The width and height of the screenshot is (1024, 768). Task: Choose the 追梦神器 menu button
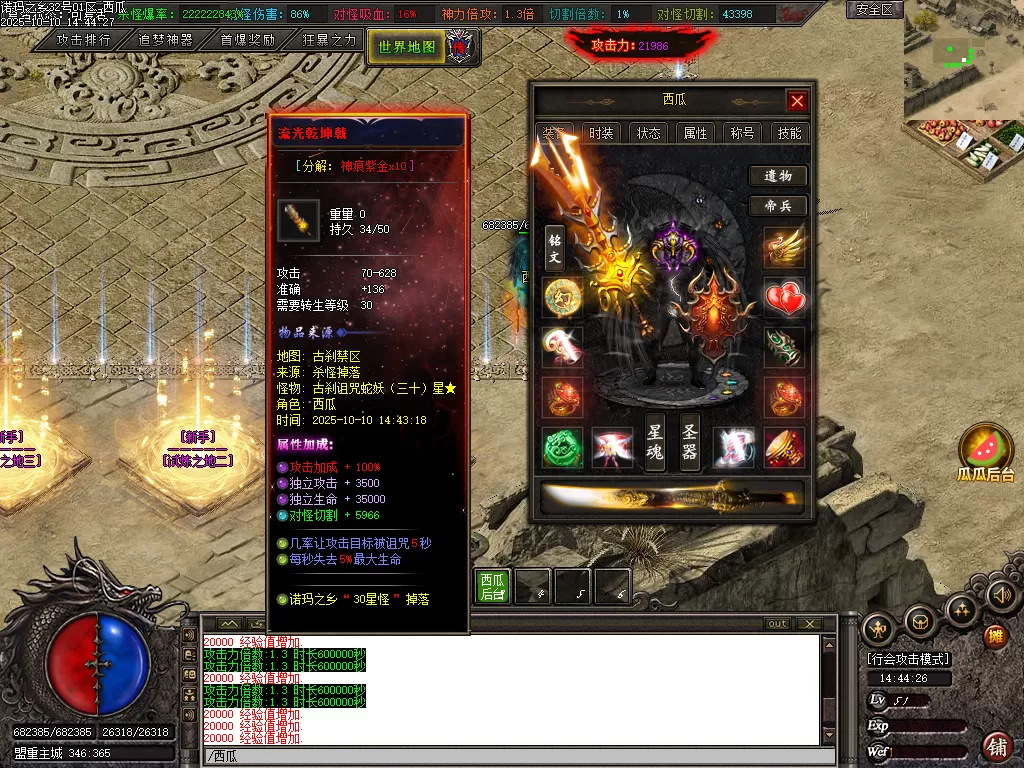(x=165, y=40)
